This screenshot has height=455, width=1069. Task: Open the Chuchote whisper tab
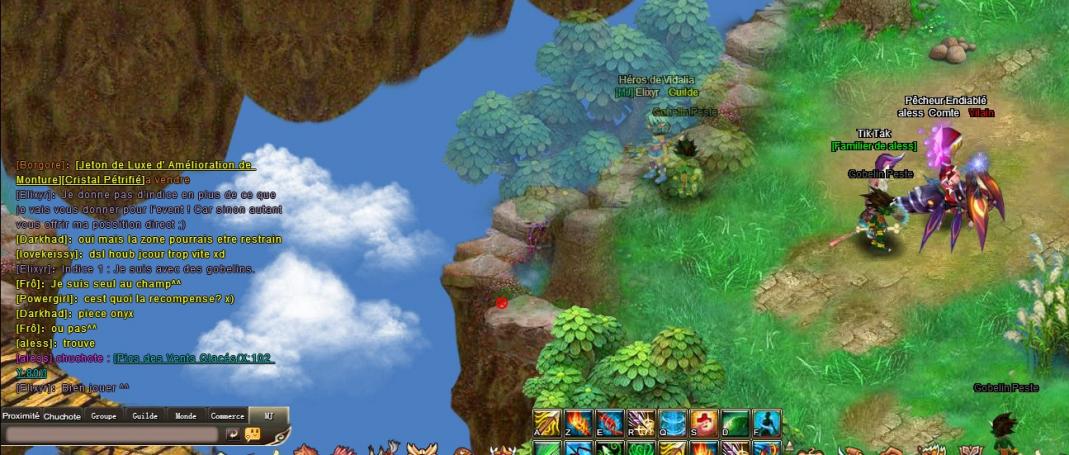tap(62, 416)
